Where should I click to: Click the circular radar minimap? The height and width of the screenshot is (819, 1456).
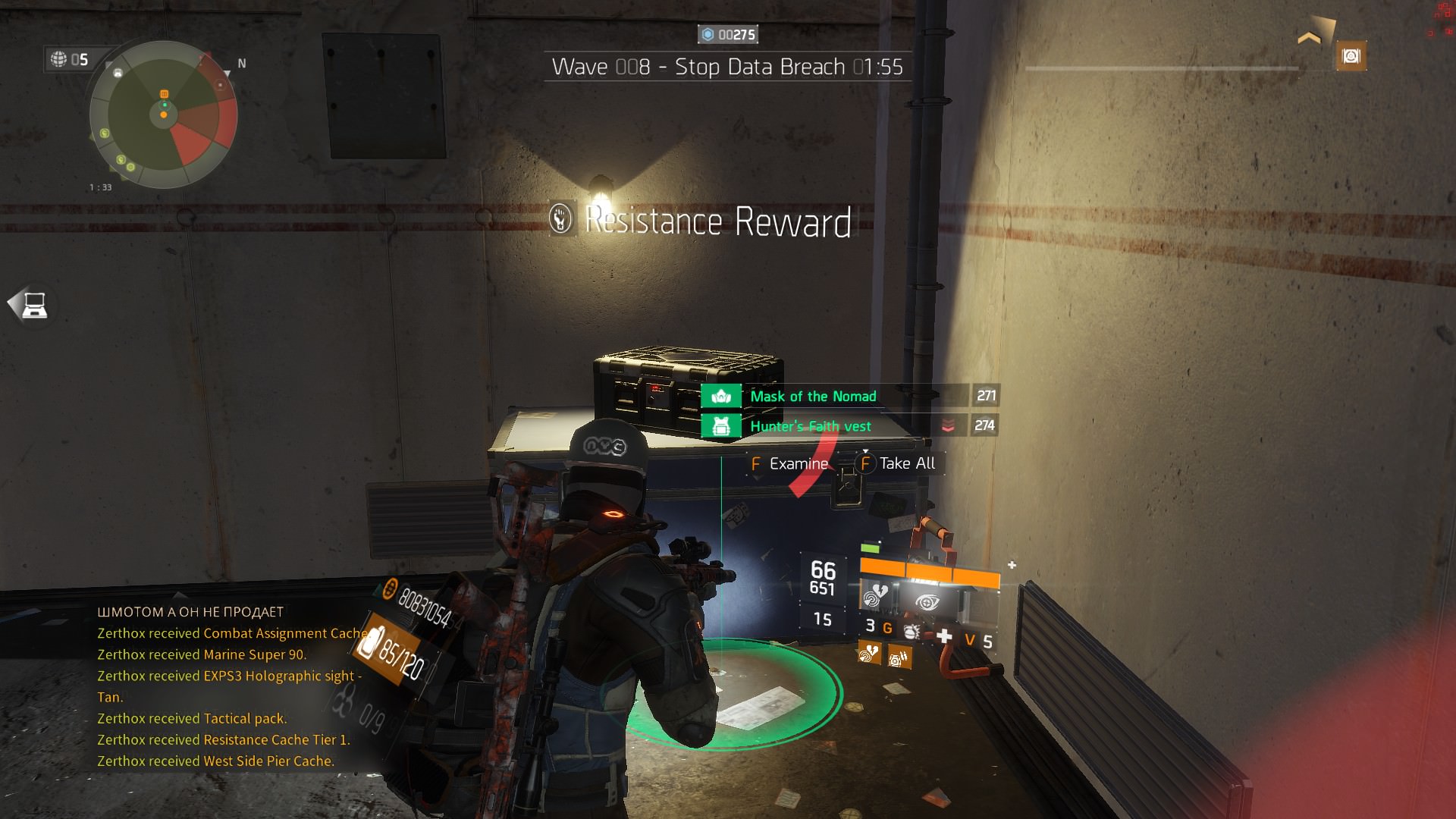pos(163,115)
